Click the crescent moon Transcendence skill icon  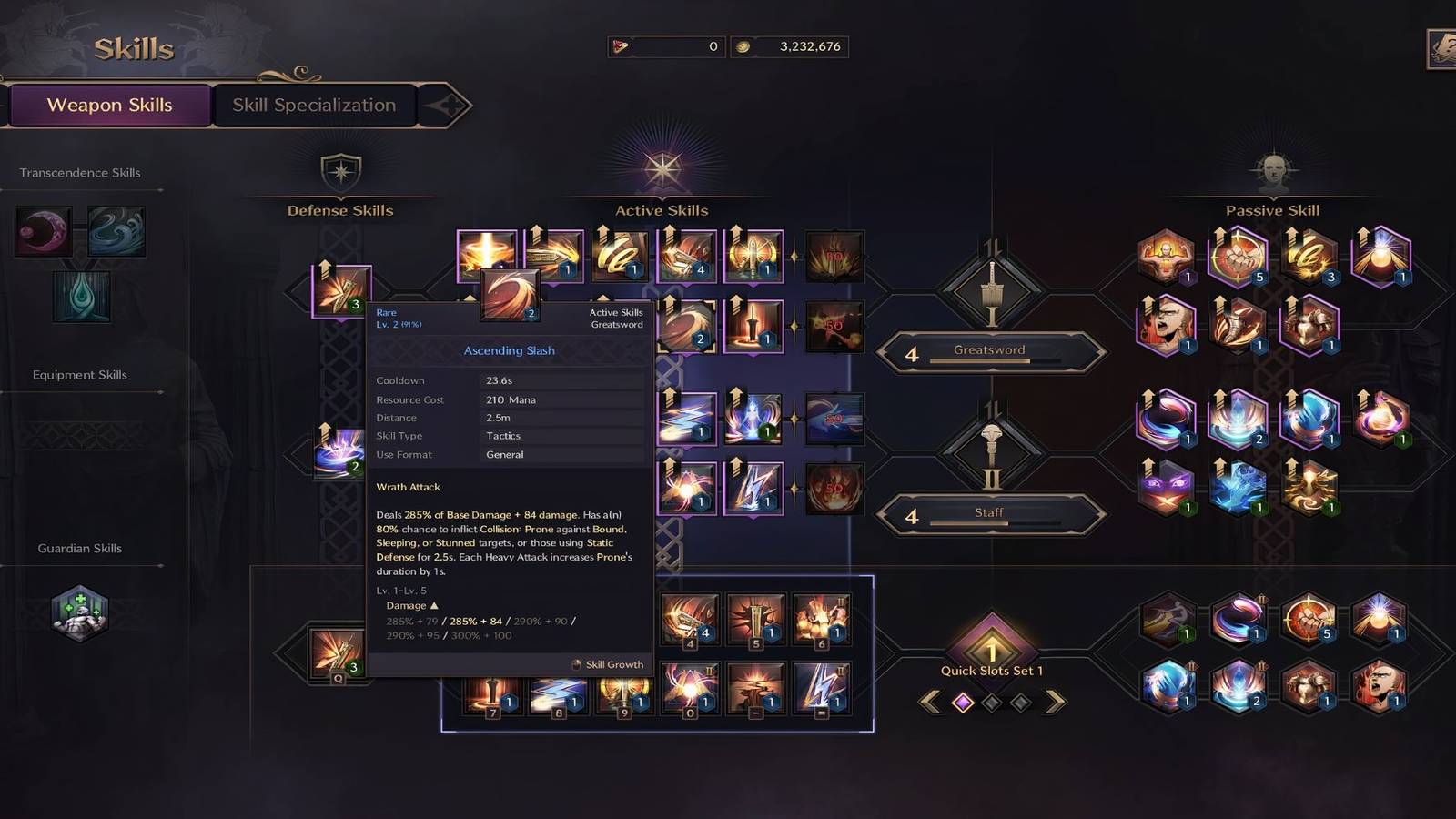pos(42,230)
